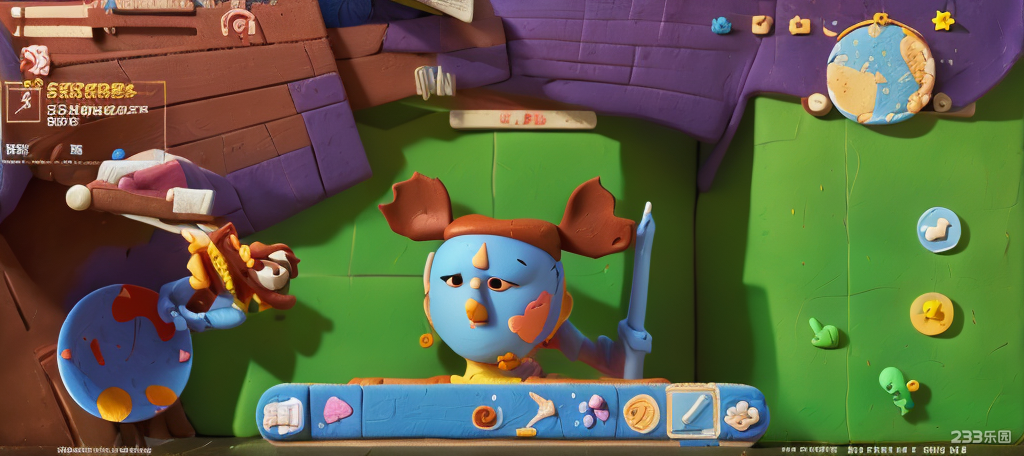This screenshot has height=456, width=1024.
Task: Pick the orange spiral shell item
Action: [x=487, y=416]
